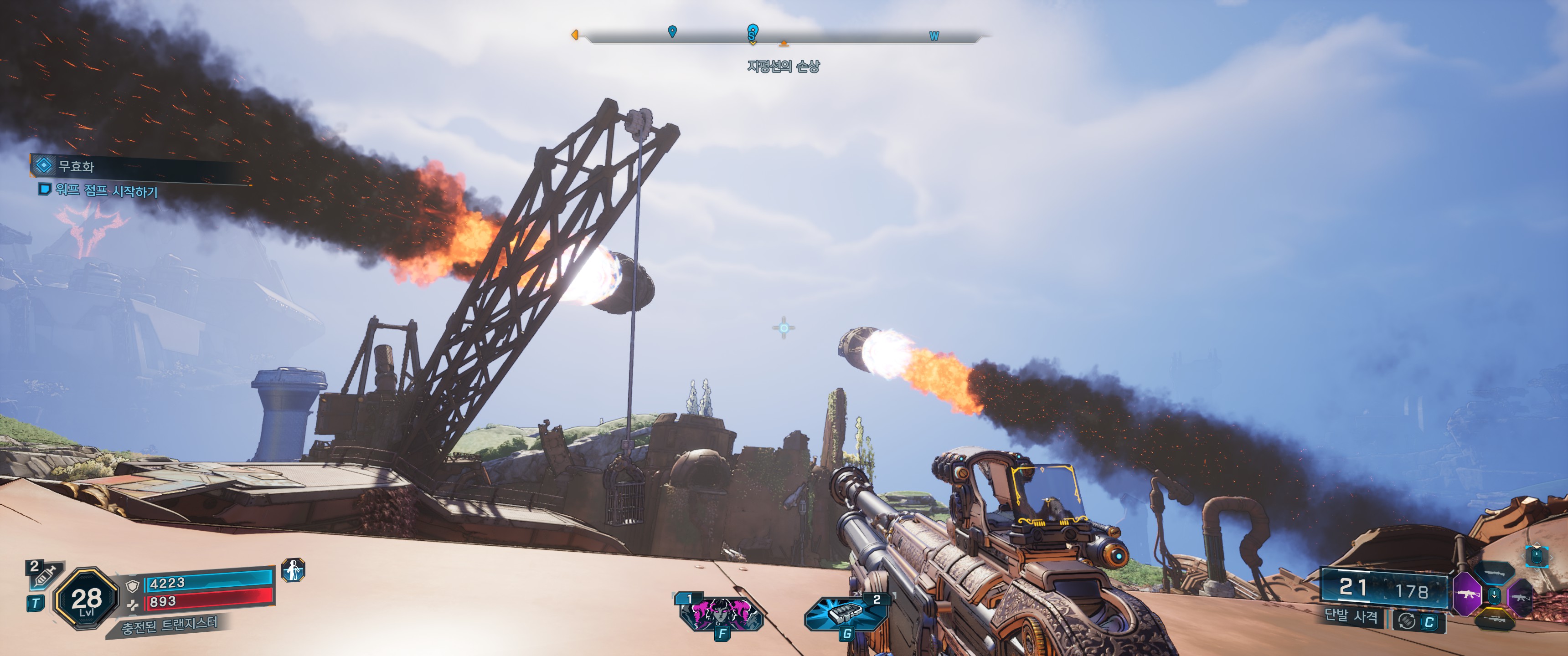The width and height of the screenshot is (1568, 656).
Task: Toggle the ammo-swap fire mode icon
Action: tap(1407, 621)
